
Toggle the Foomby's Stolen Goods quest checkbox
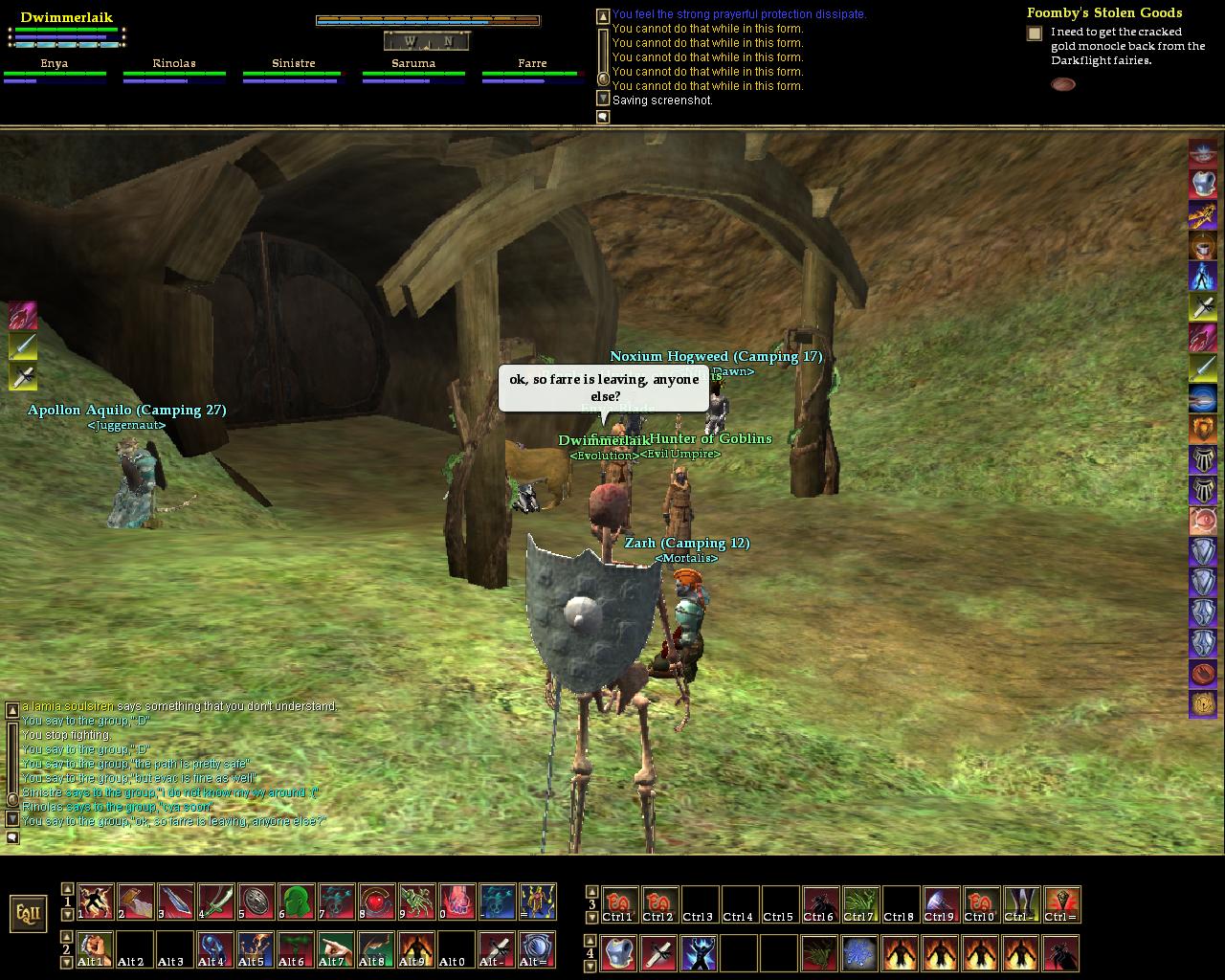click(1035, 33)
